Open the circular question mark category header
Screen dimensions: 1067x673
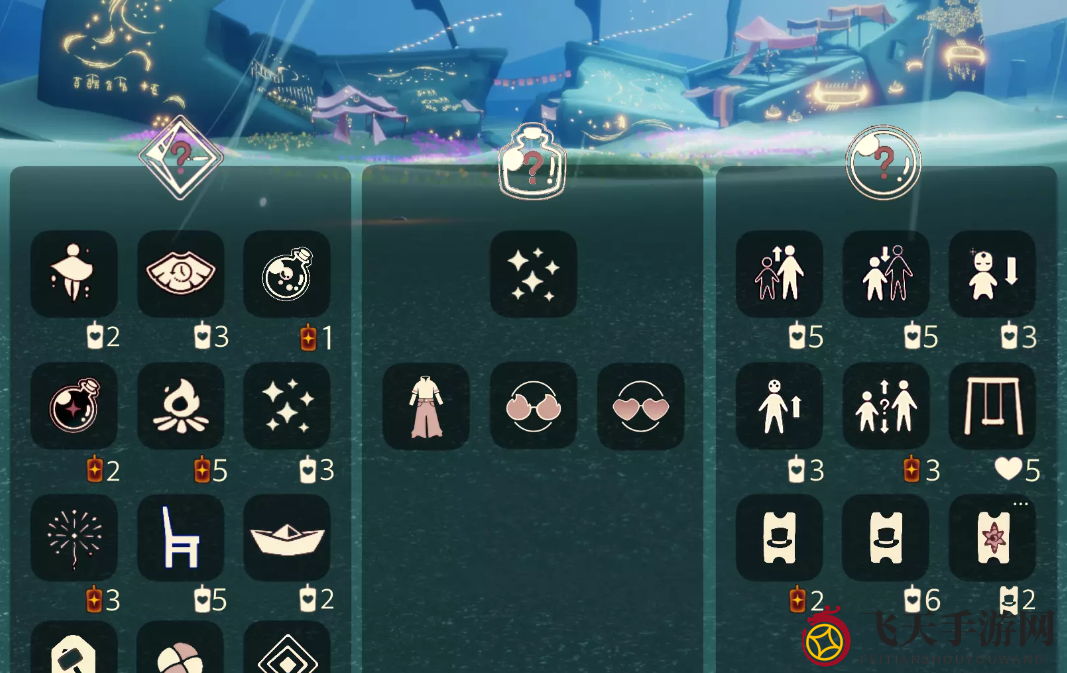tap(883, 162)
